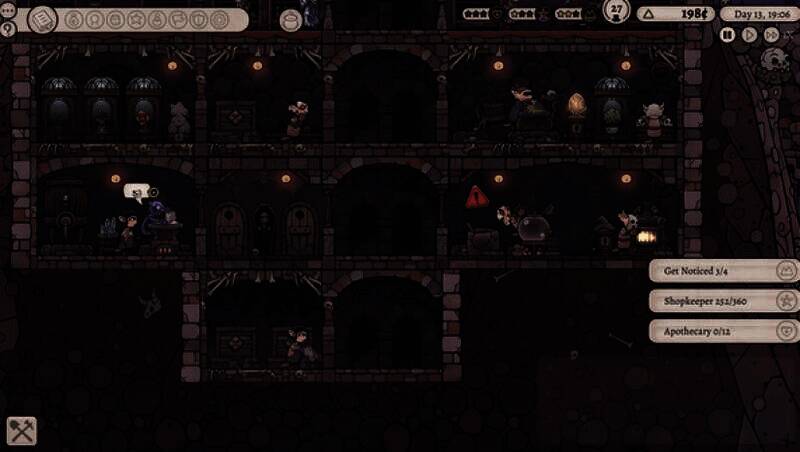This screenshot has width=800, height=452.
Task: Select the star category in toolbar
Action: tap(138, 19)
